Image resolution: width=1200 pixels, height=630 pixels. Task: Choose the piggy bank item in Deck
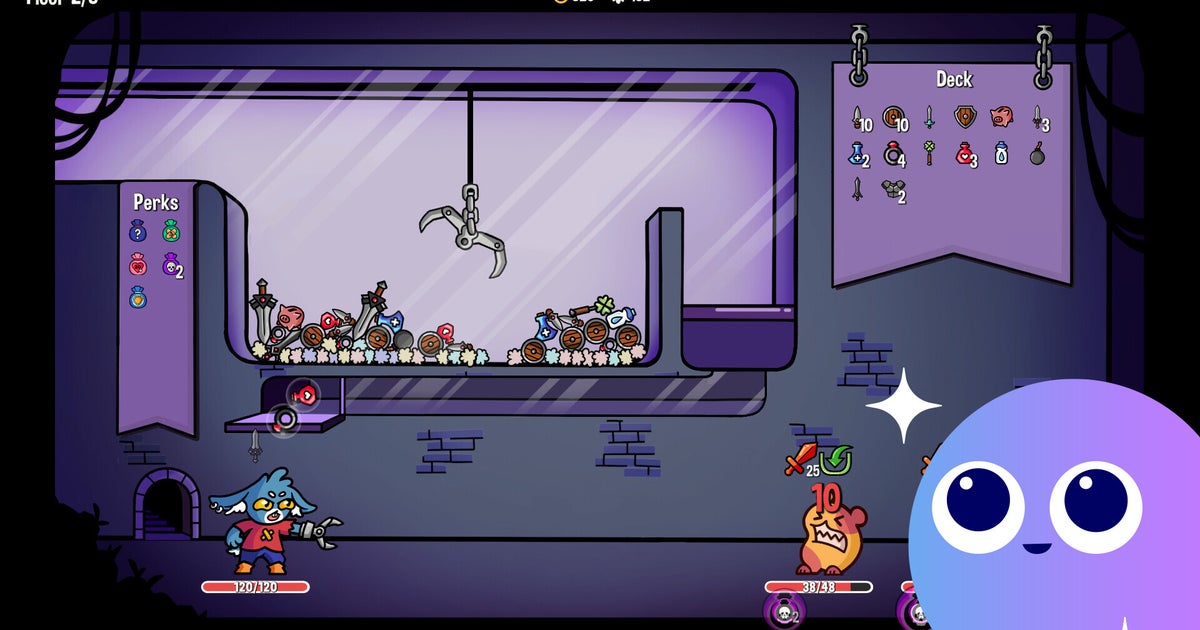click(1001, 117)
